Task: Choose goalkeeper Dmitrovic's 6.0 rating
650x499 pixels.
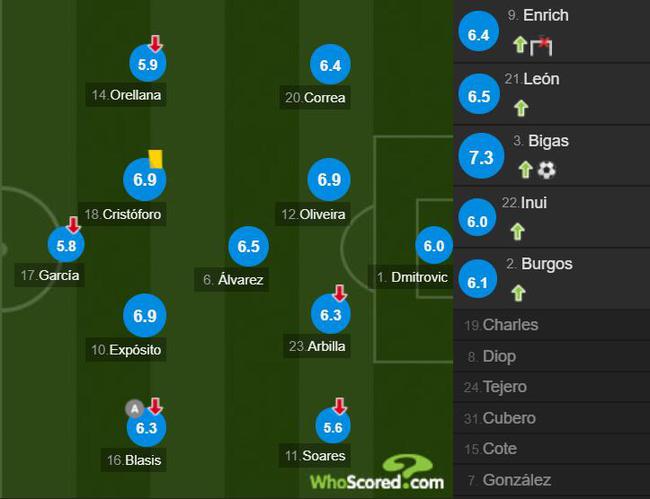Action: point(434,246)
